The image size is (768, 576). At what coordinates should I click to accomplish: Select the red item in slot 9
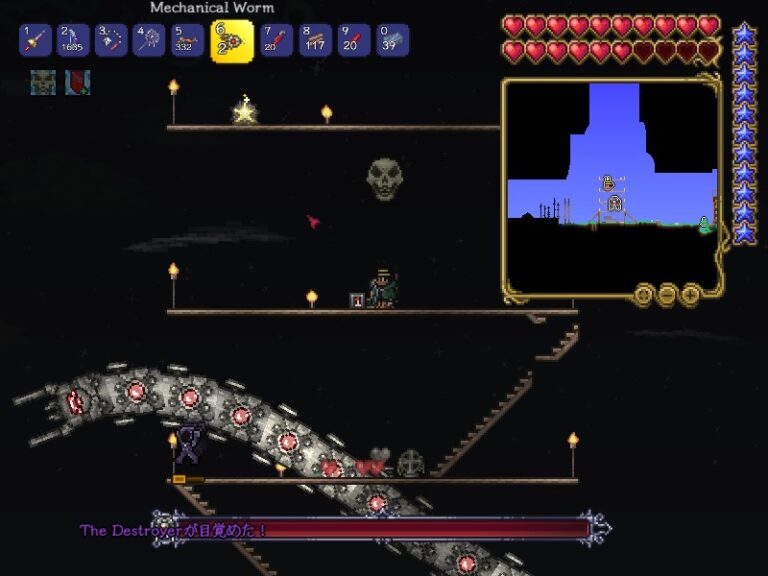[x=353, y=40]
